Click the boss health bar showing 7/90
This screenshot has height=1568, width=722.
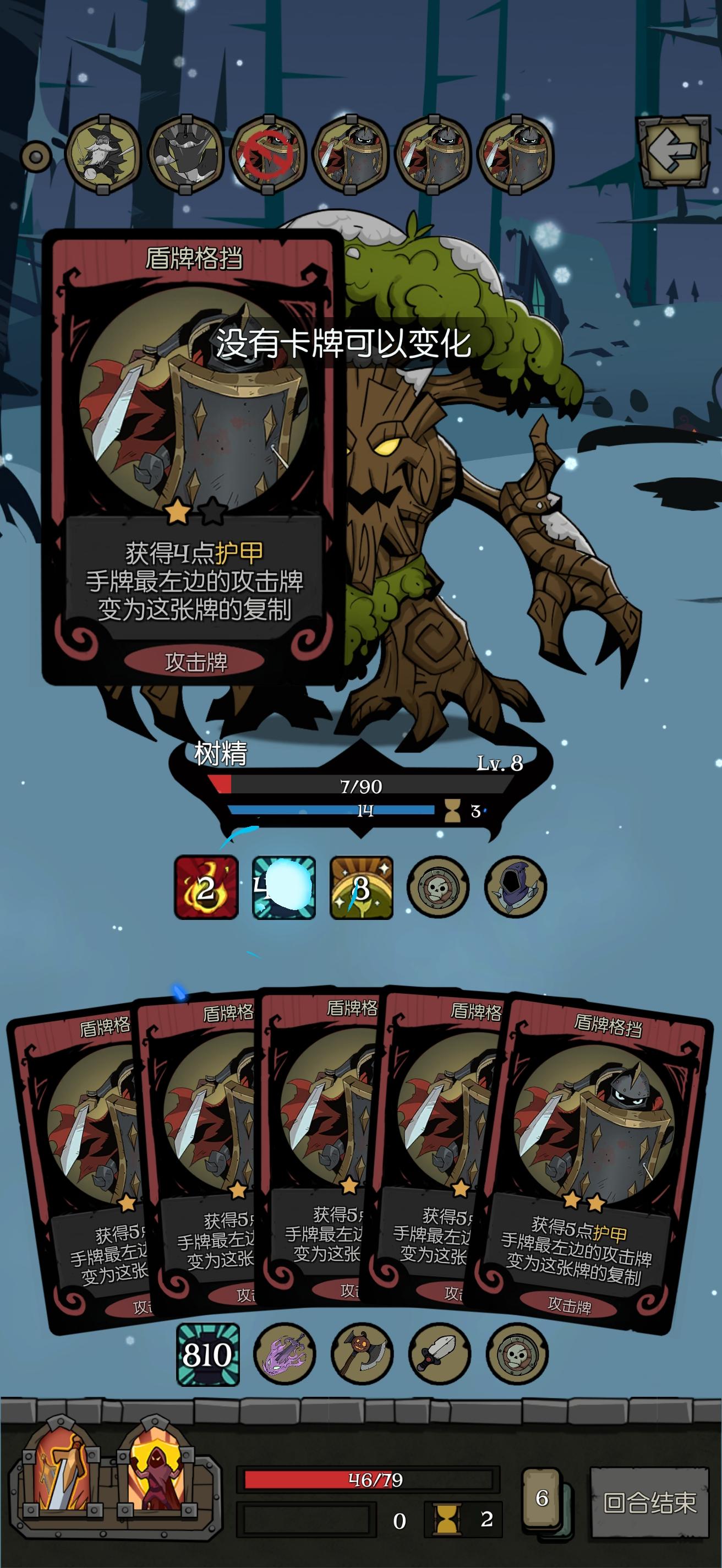tap(362, 789)
